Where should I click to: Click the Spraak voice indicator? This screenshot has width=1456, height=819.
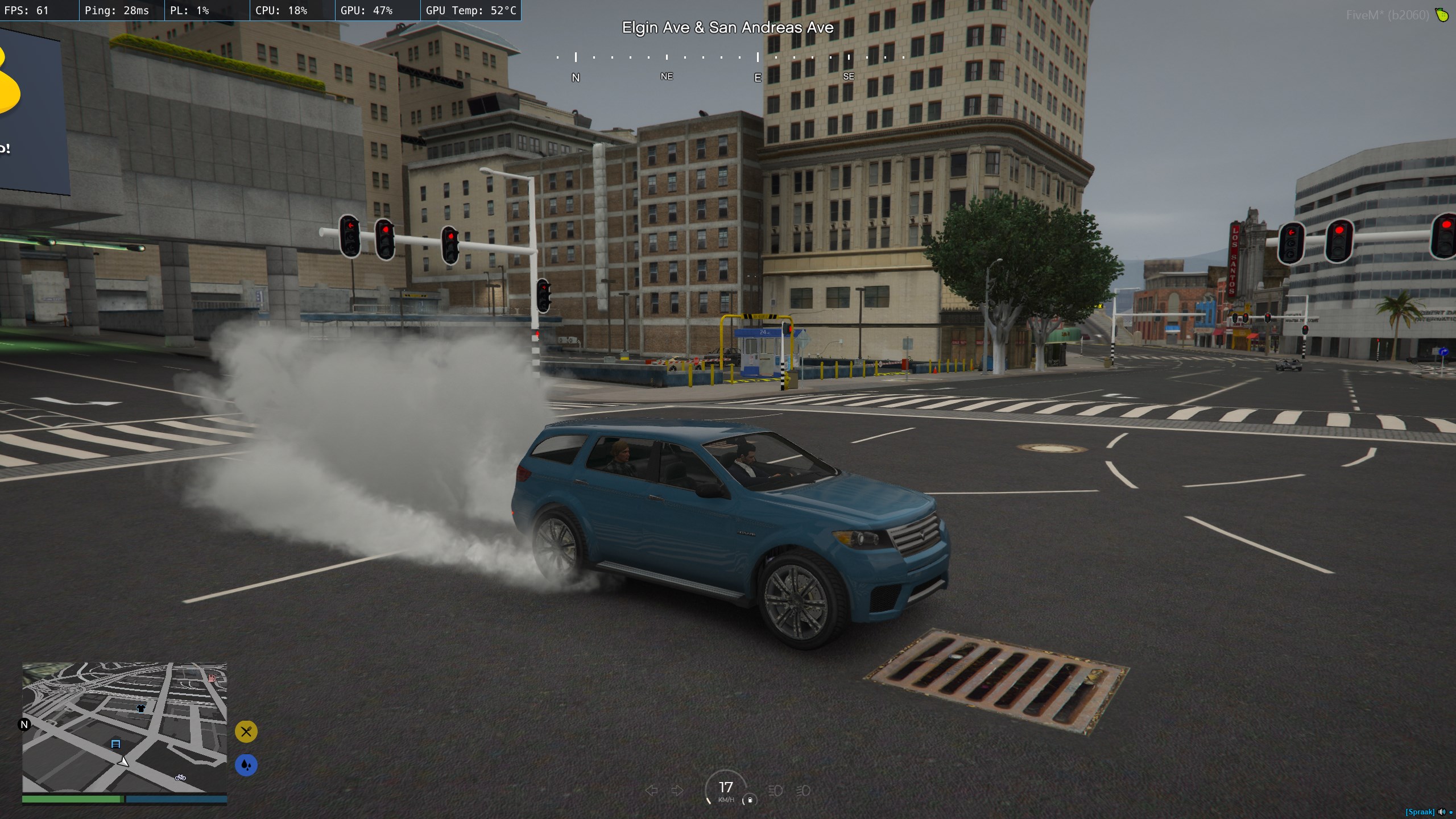pyautogui.click(x=1420, y=812)
